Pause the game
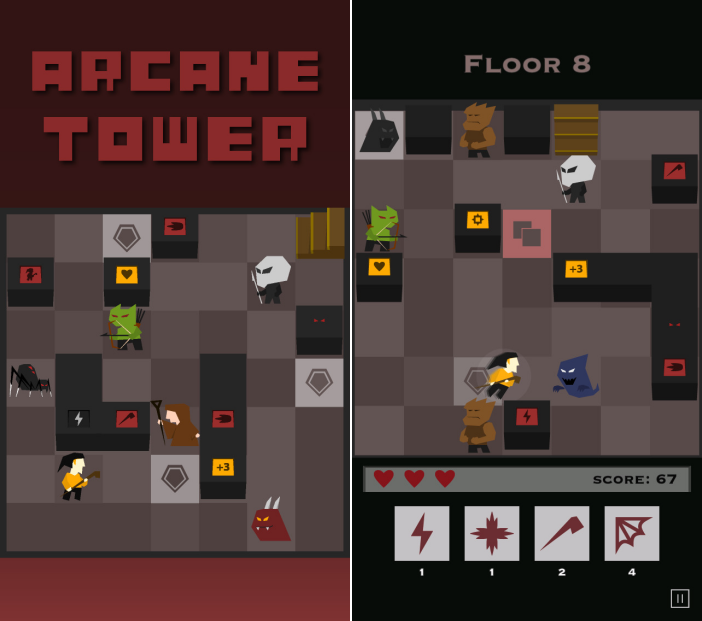Image resolution: width=702 pixels, height=621 pixels. coord(680,598)
